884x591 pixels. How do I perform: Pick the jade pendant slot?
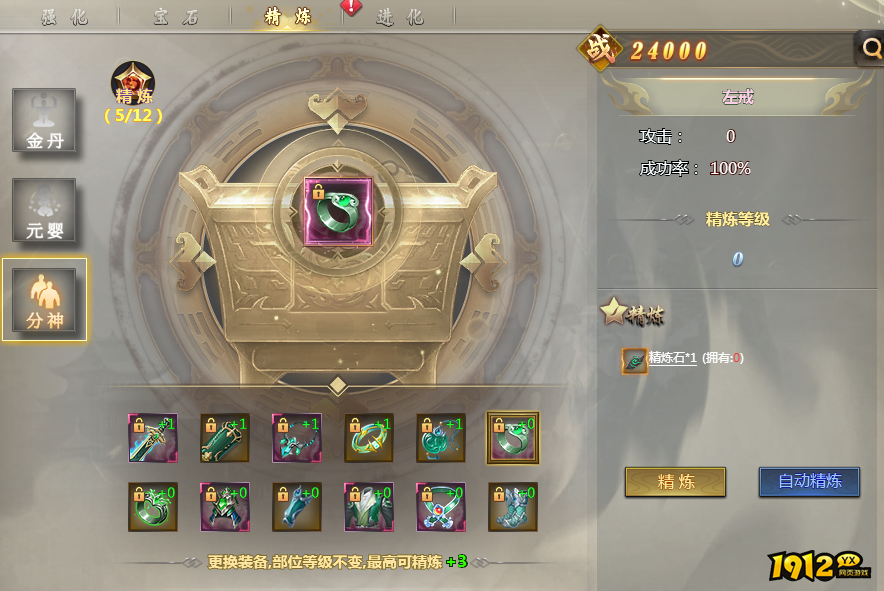pyautogui.click(x=441, y=438)
